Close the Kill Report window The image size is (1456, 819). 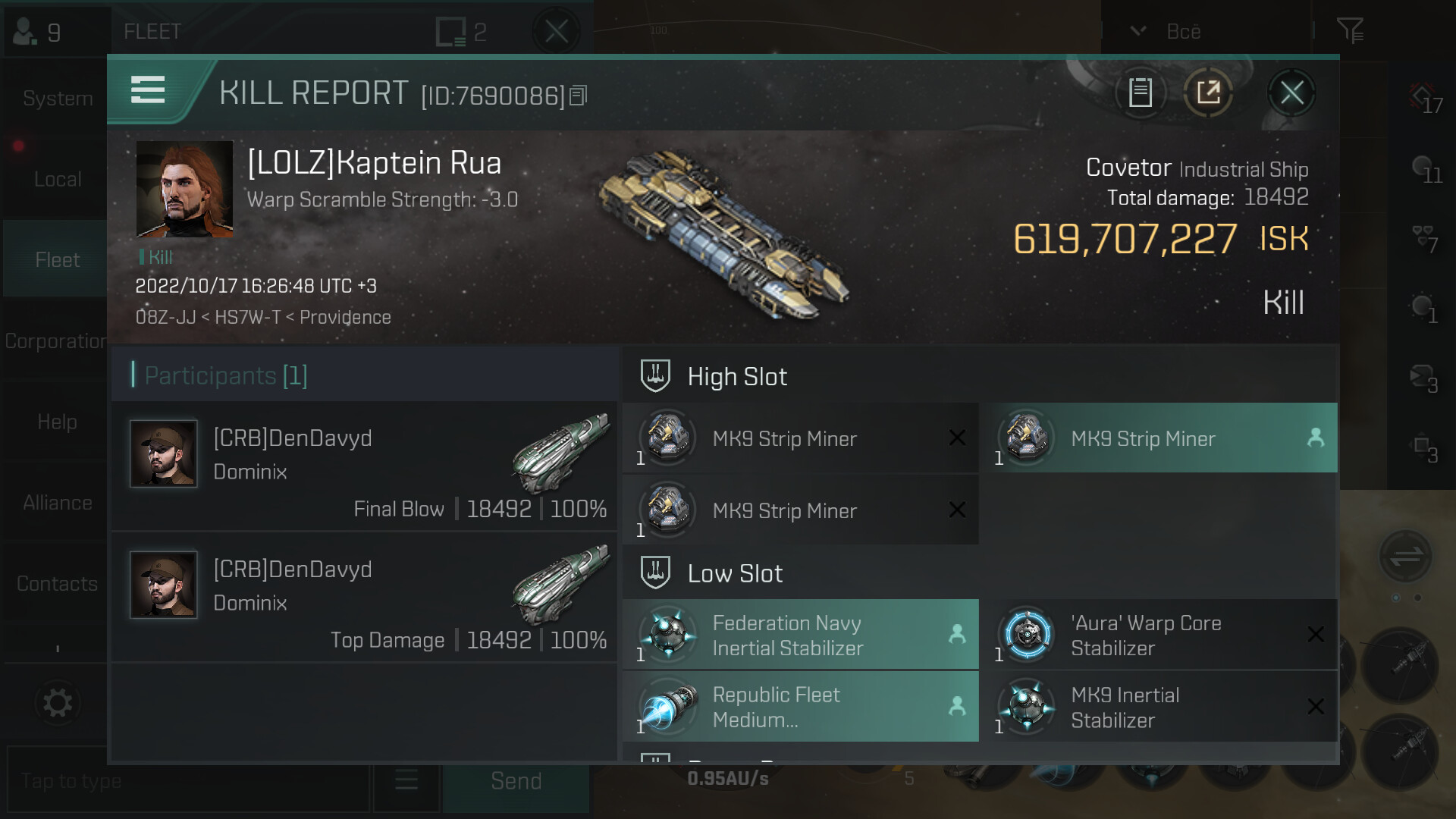[x=1291, y=93]
